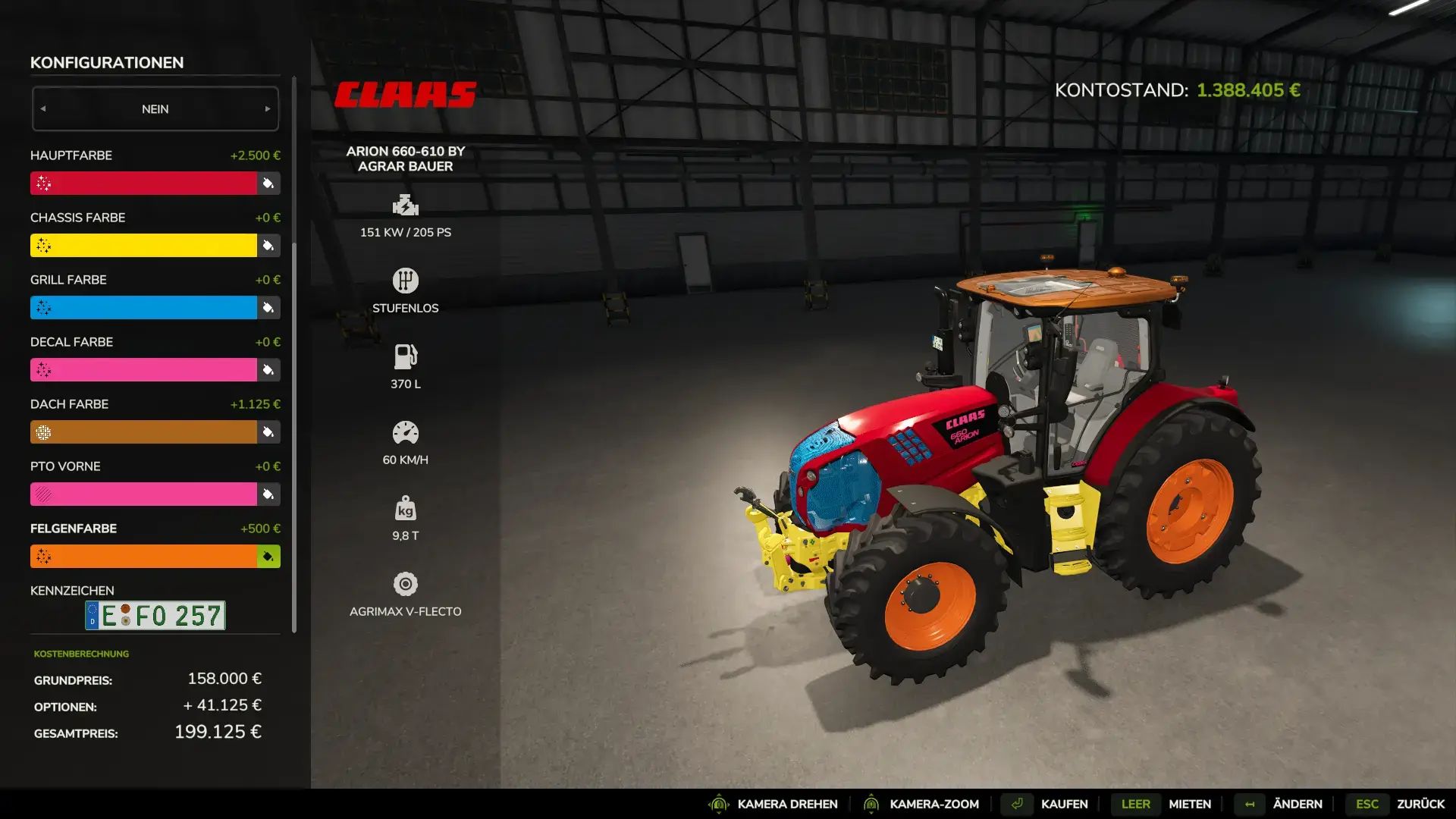Open the NEIN configuration dropdown
The height and width of the screenshot is (819, 1456).
pyautogui.click(x=155, y=108)
